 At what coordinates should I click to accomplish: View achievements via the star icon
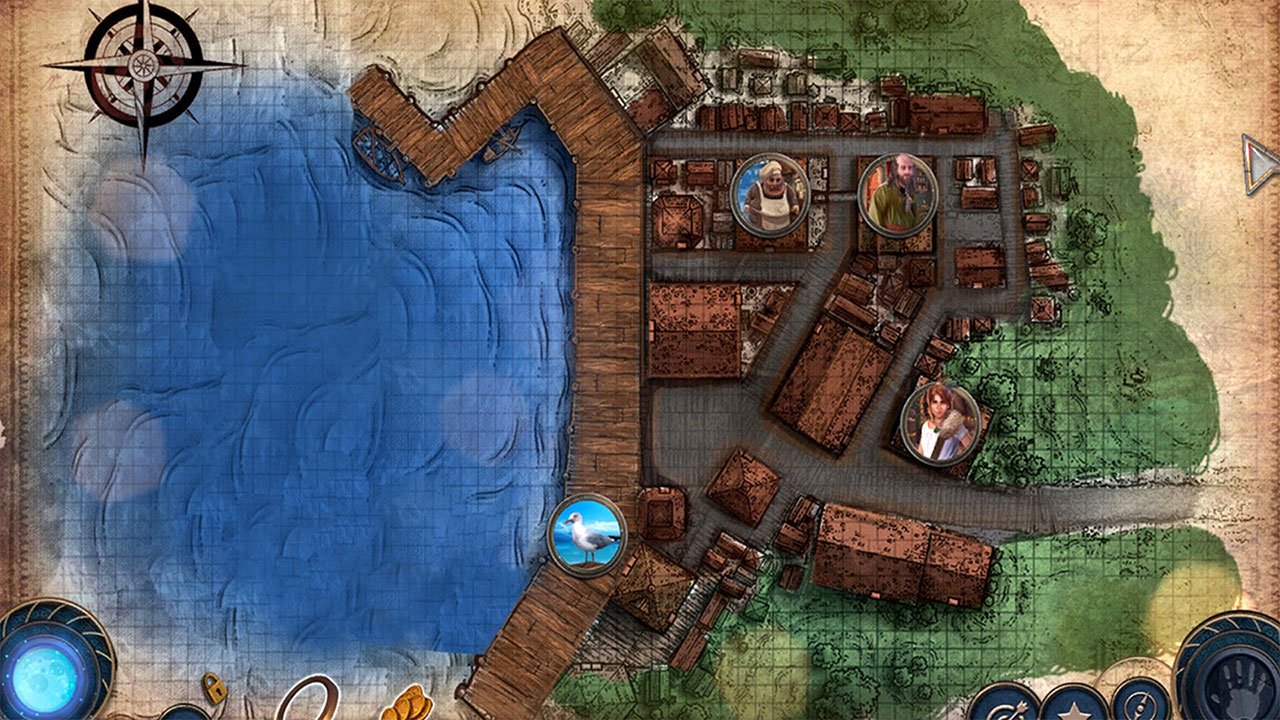pyautogui.click(x=1075, y=712)
